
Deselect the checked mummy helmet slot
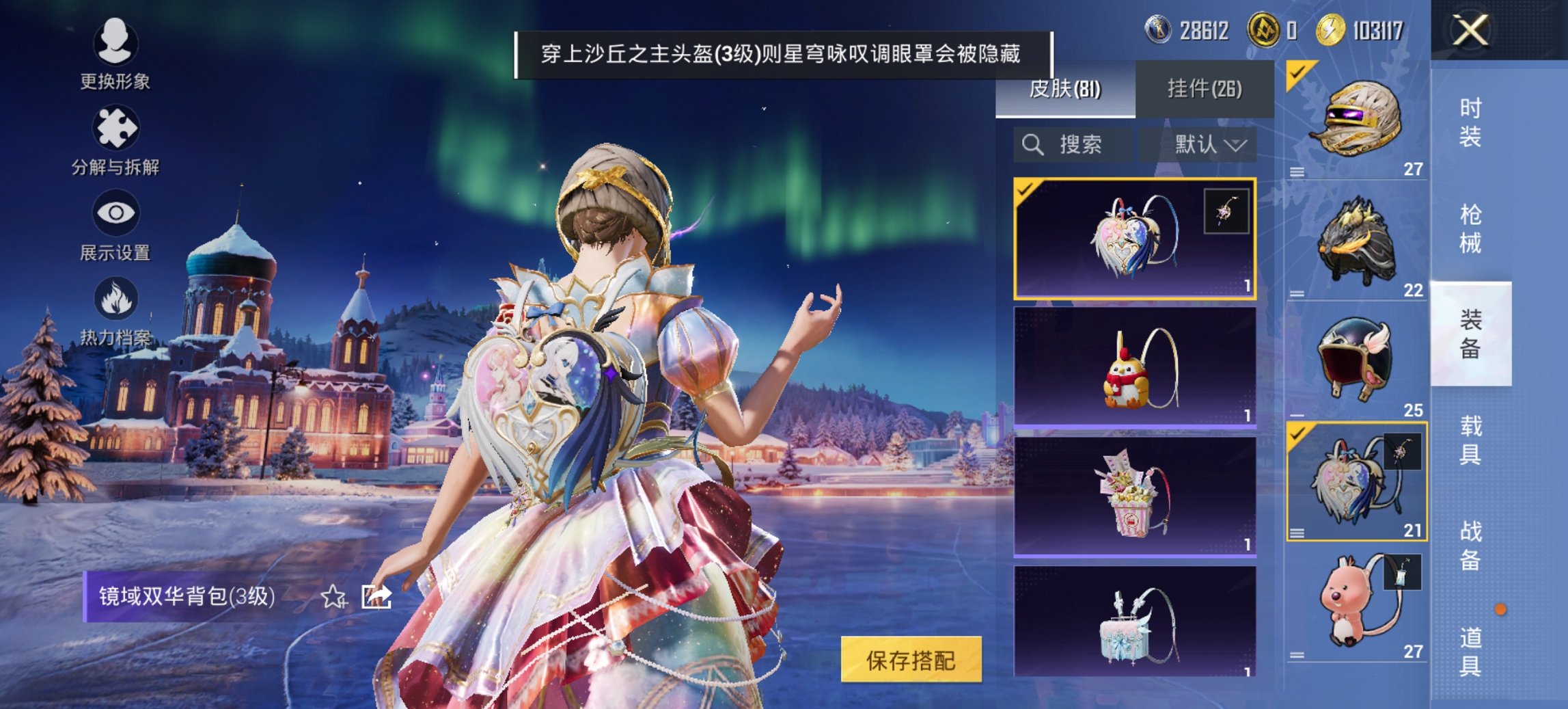coord(1297,72)
